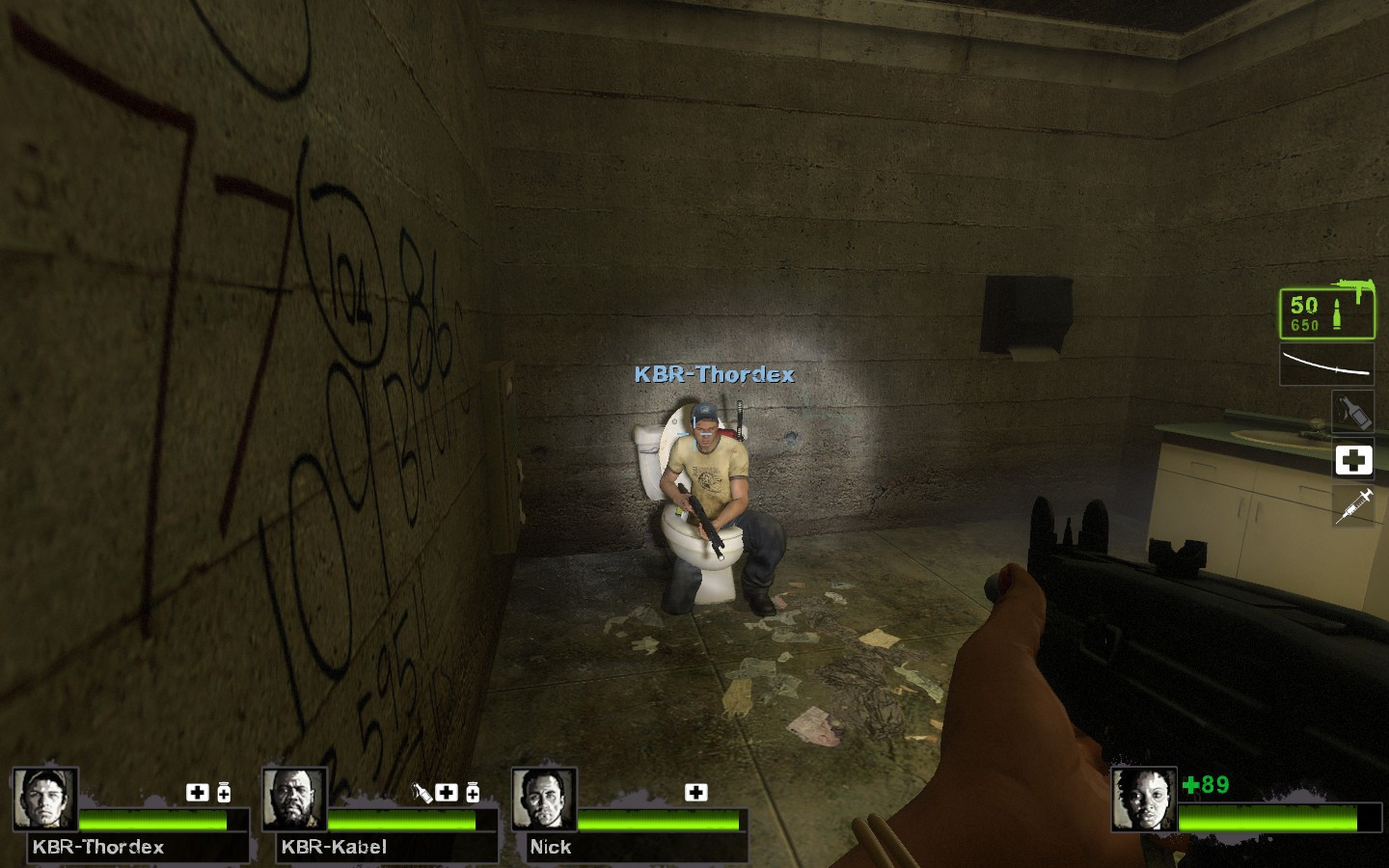This screenshot has height=868, width=1389.
Task: Click KBR-Thordex's teammate portrait
Action: 45,799
